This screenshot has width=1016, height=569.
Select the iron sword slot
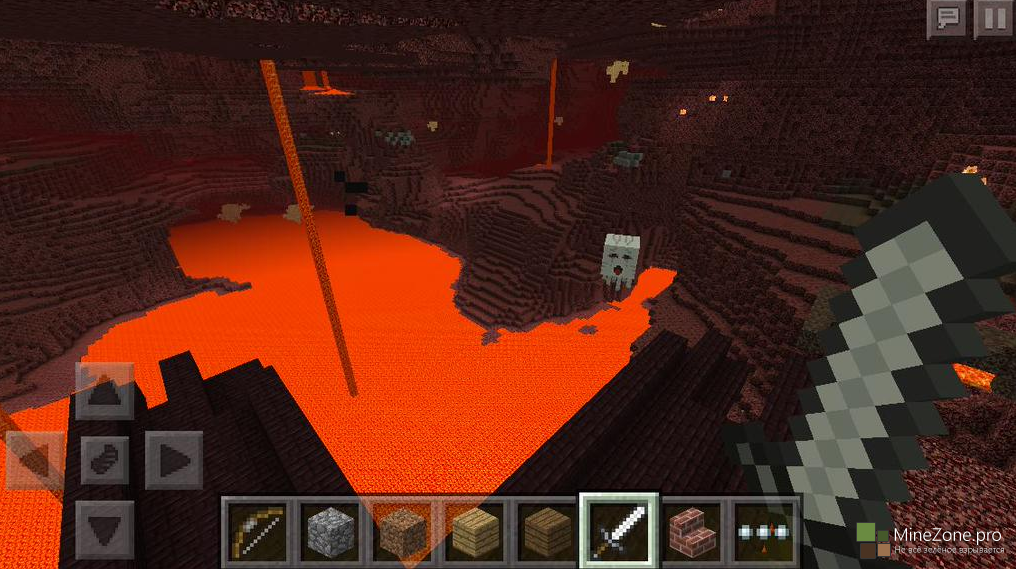tap(620, 530)
